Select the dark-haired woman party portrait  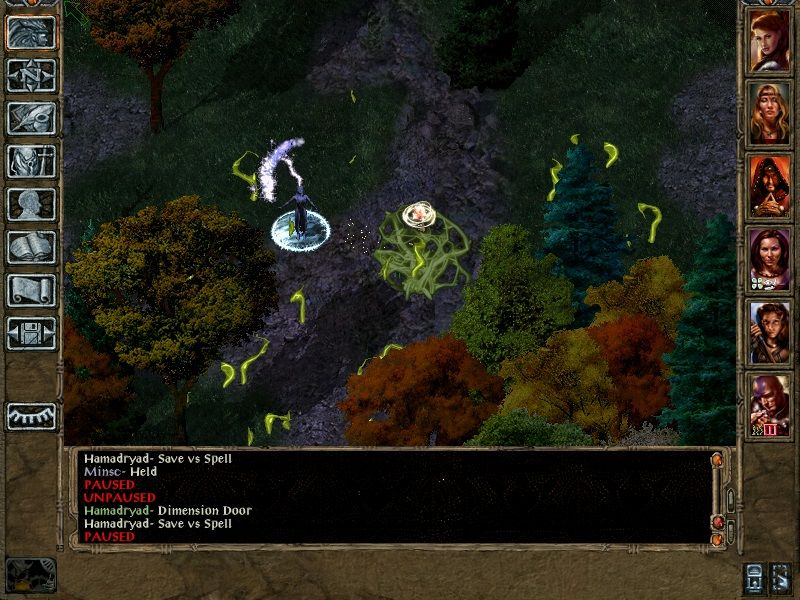(769, 262)
